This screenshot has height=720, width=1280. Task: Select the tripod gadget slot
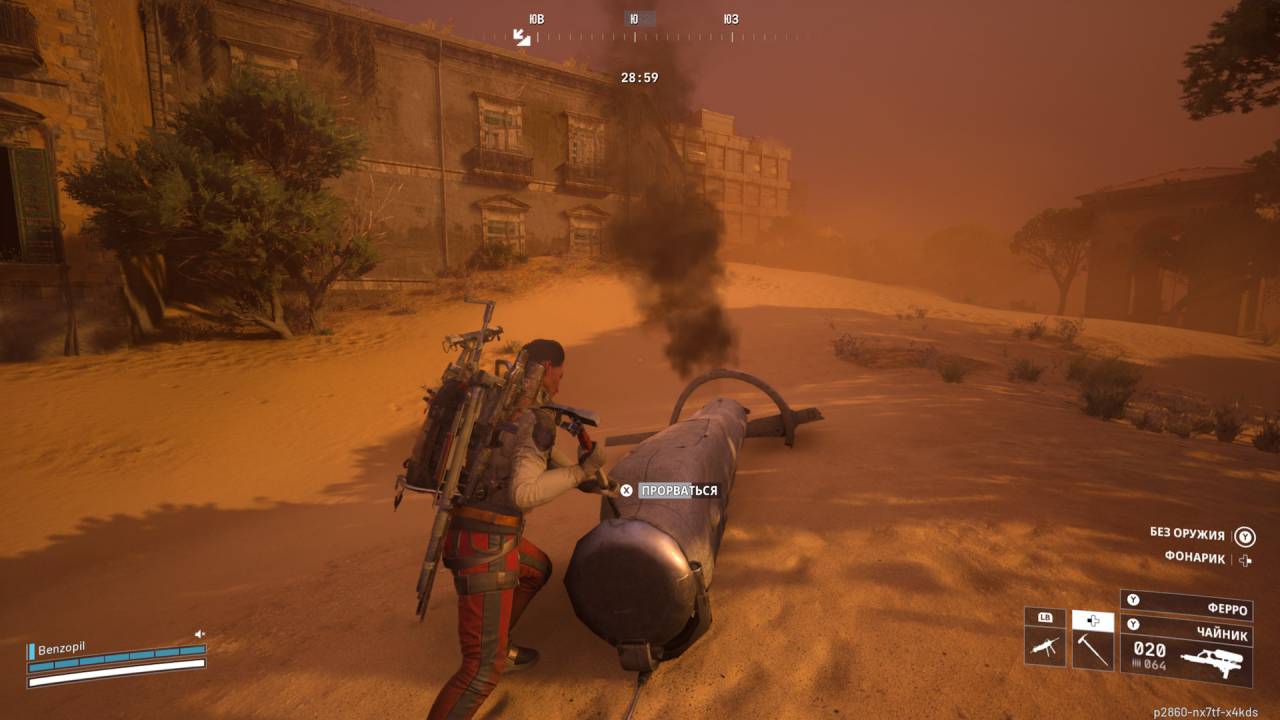pos(1045,646)
